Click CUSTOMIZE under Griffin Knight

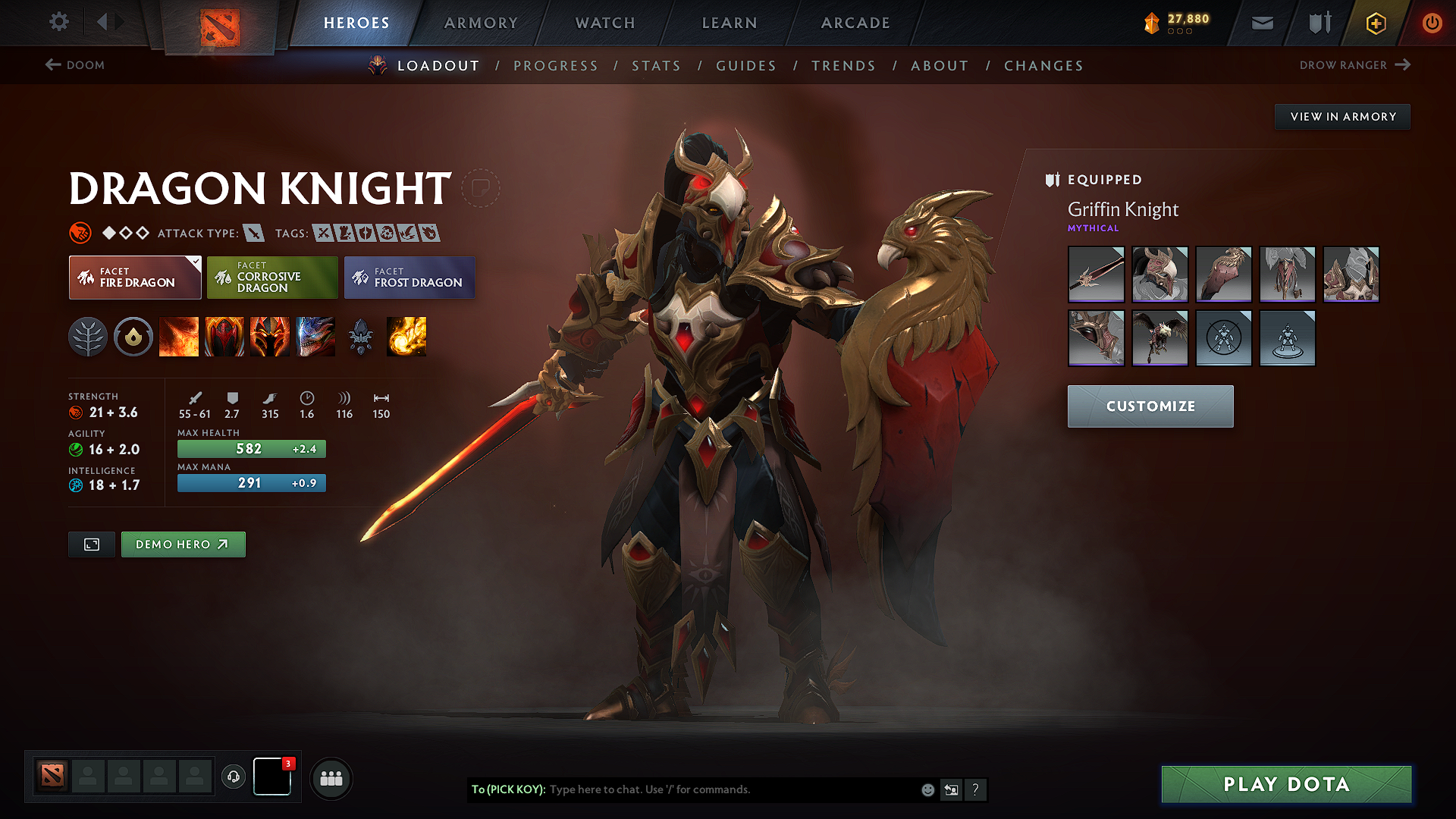(1150, 406)
